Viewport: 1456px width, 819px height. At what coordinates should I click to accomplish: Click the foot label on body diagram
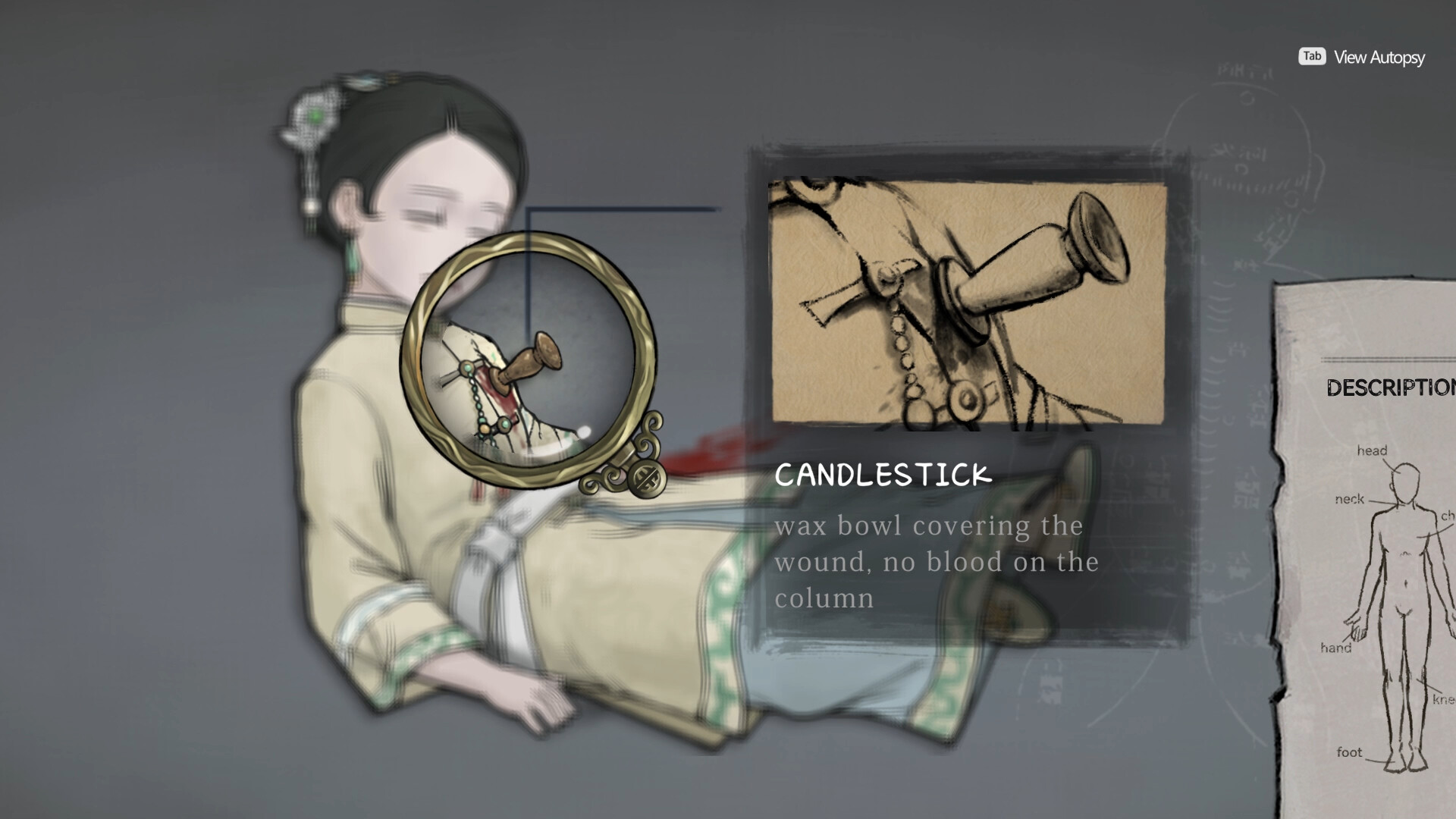point(1350,752)
